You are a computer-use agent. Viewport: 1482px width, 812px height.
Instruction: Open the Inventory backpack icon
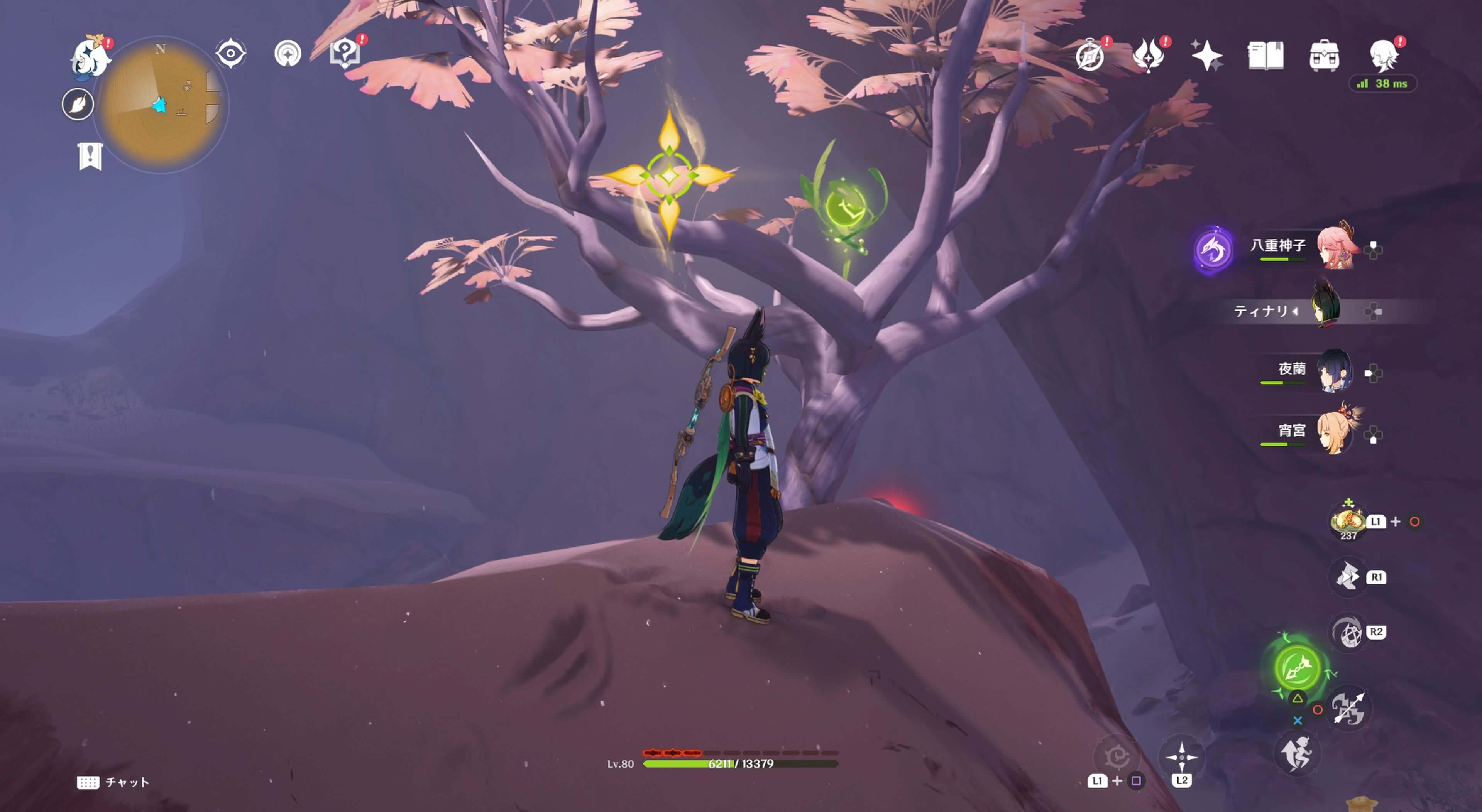click(1324, 56)
